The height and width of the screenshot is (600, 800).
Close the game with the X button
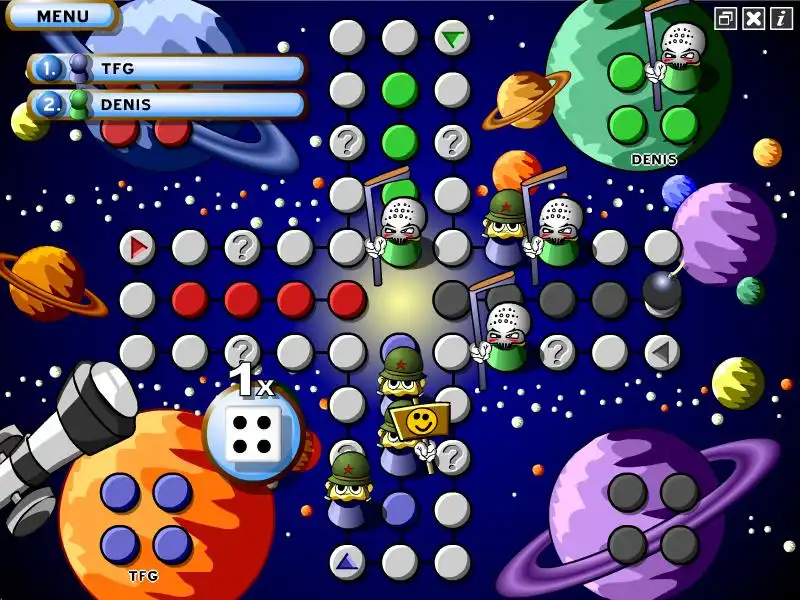pos(754,17)
